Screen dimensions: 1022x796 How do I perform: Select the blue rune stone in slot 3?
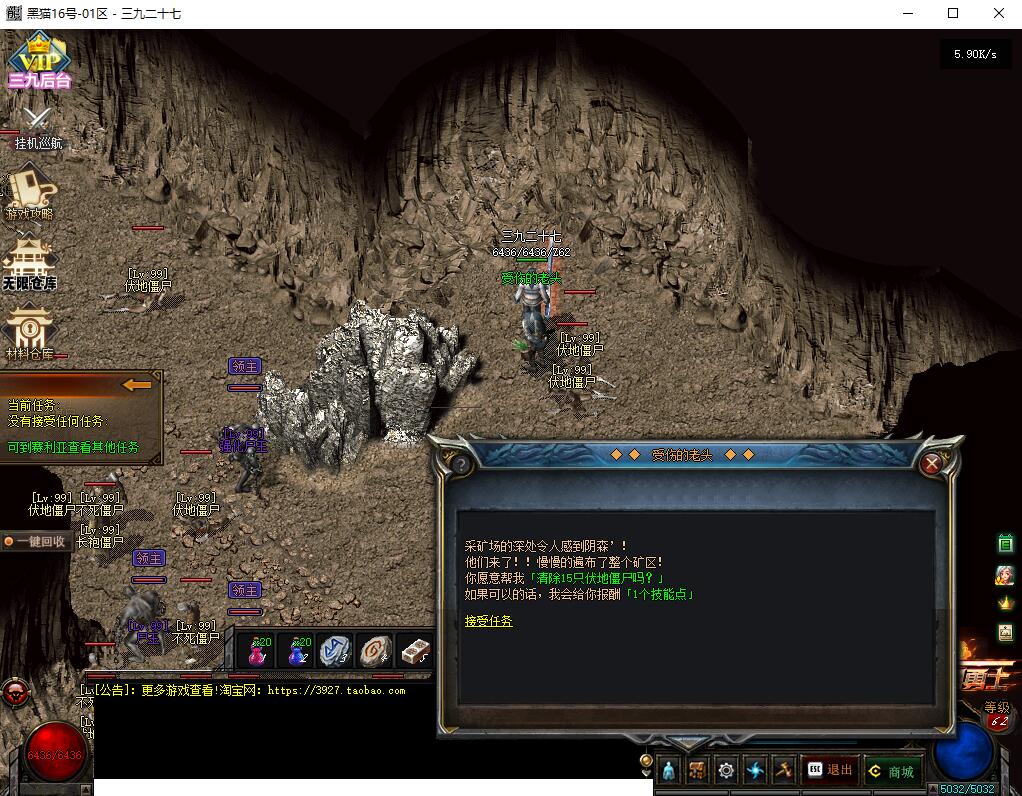point(334,652)
